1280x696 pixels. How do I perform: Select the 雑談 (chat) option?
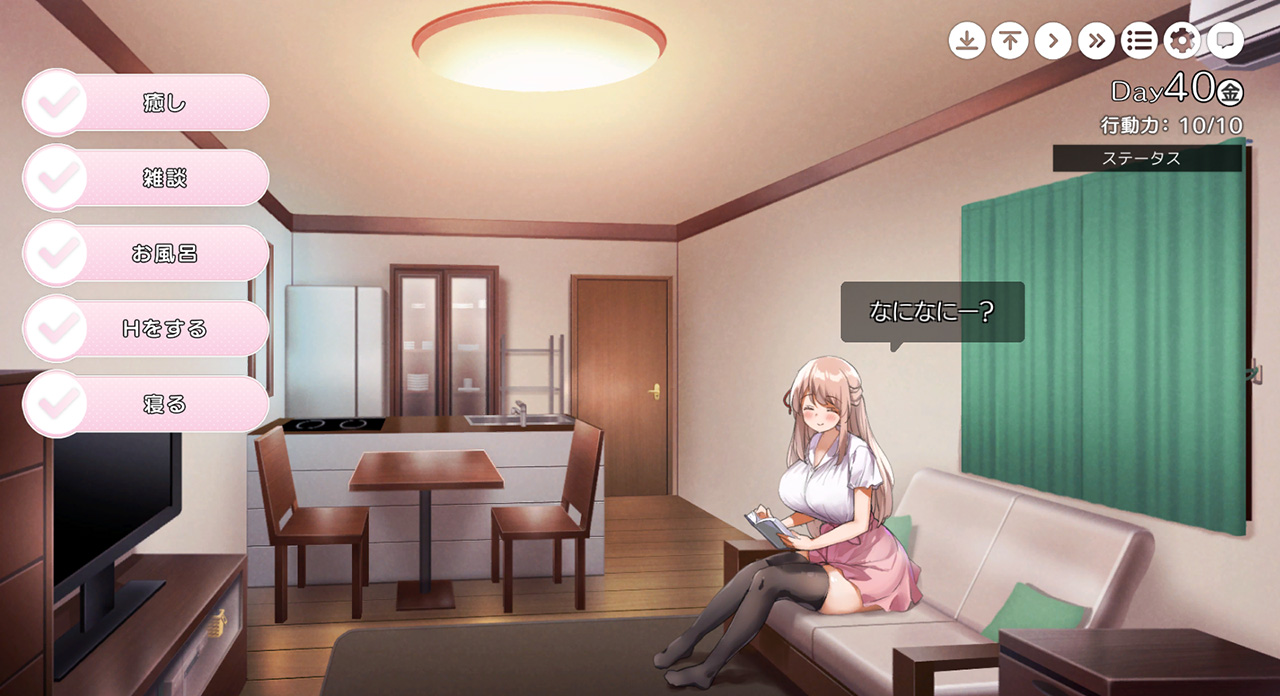tap(146, 179)
